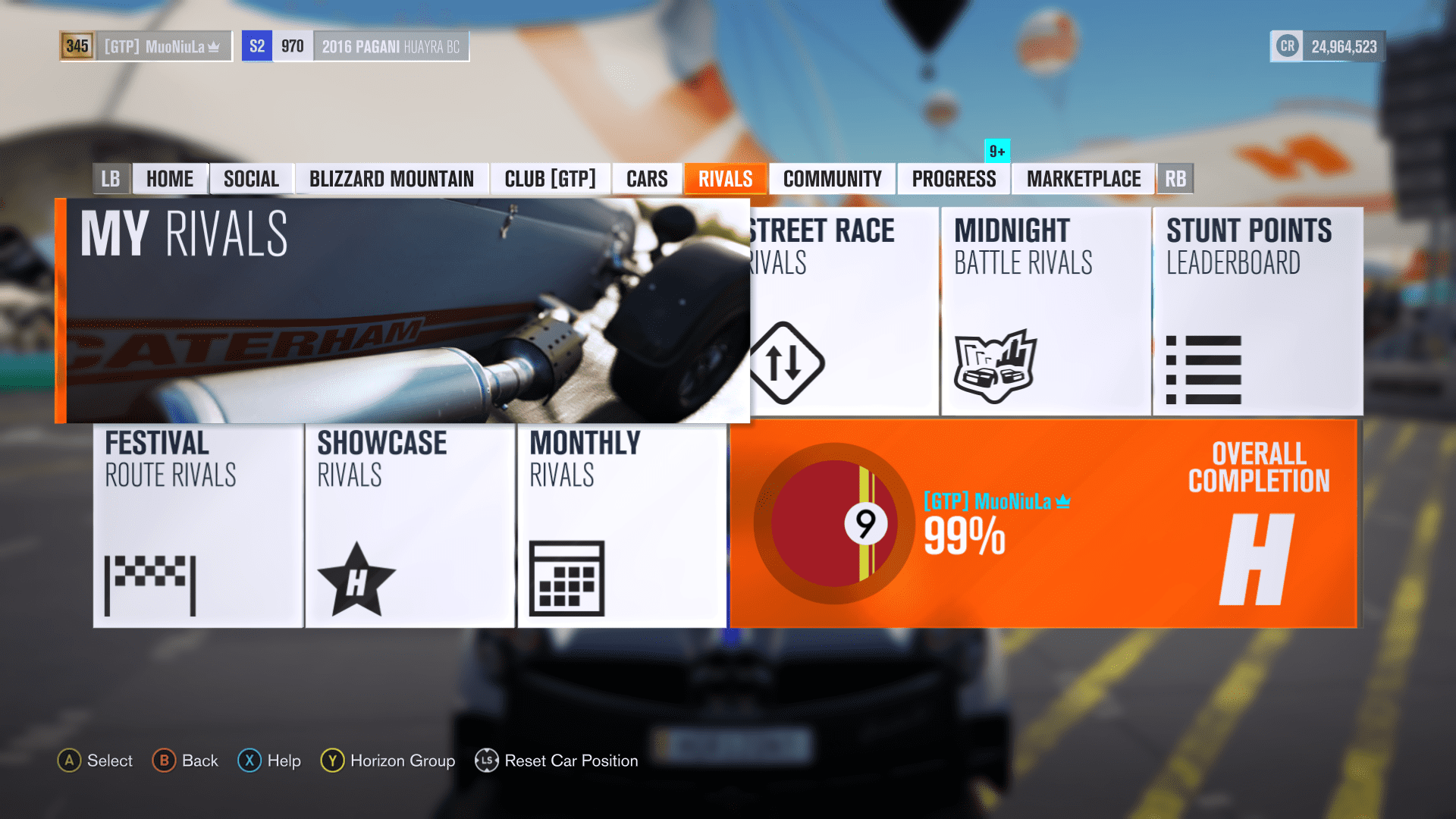The width and height of the screenshot is (1456, 819).
Task: Switch to the Home tab
Action: (x=170, y=179)
